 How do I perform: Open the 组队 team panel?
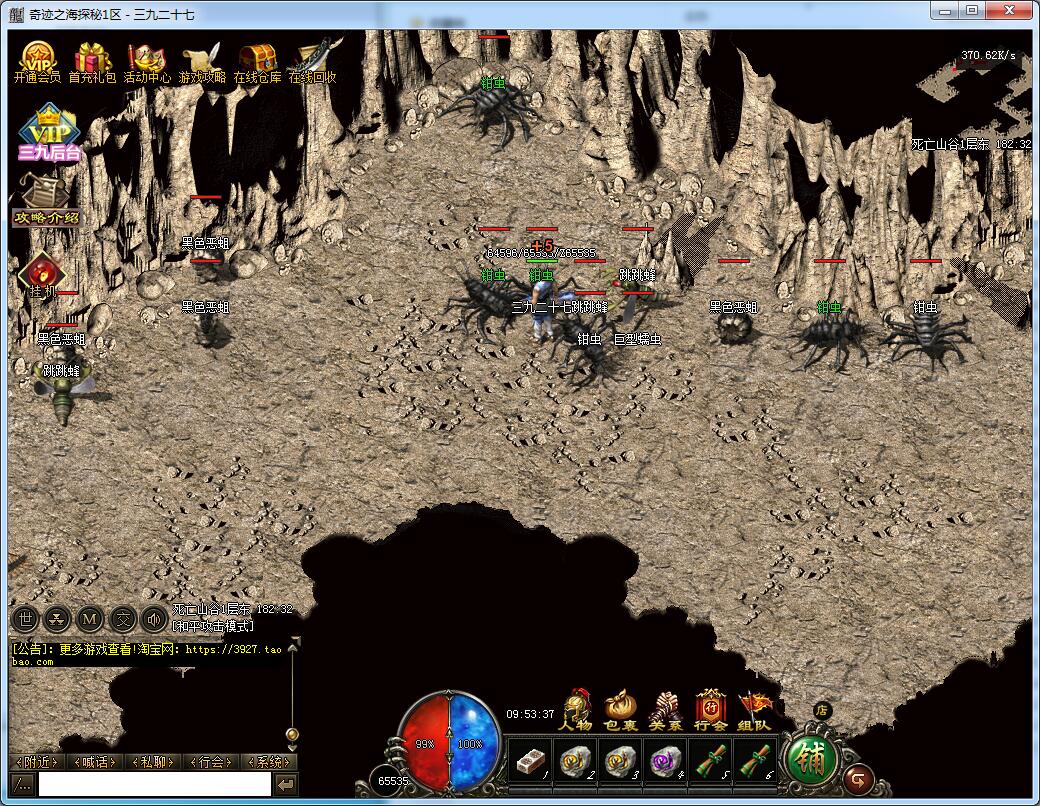pos(755,710)
